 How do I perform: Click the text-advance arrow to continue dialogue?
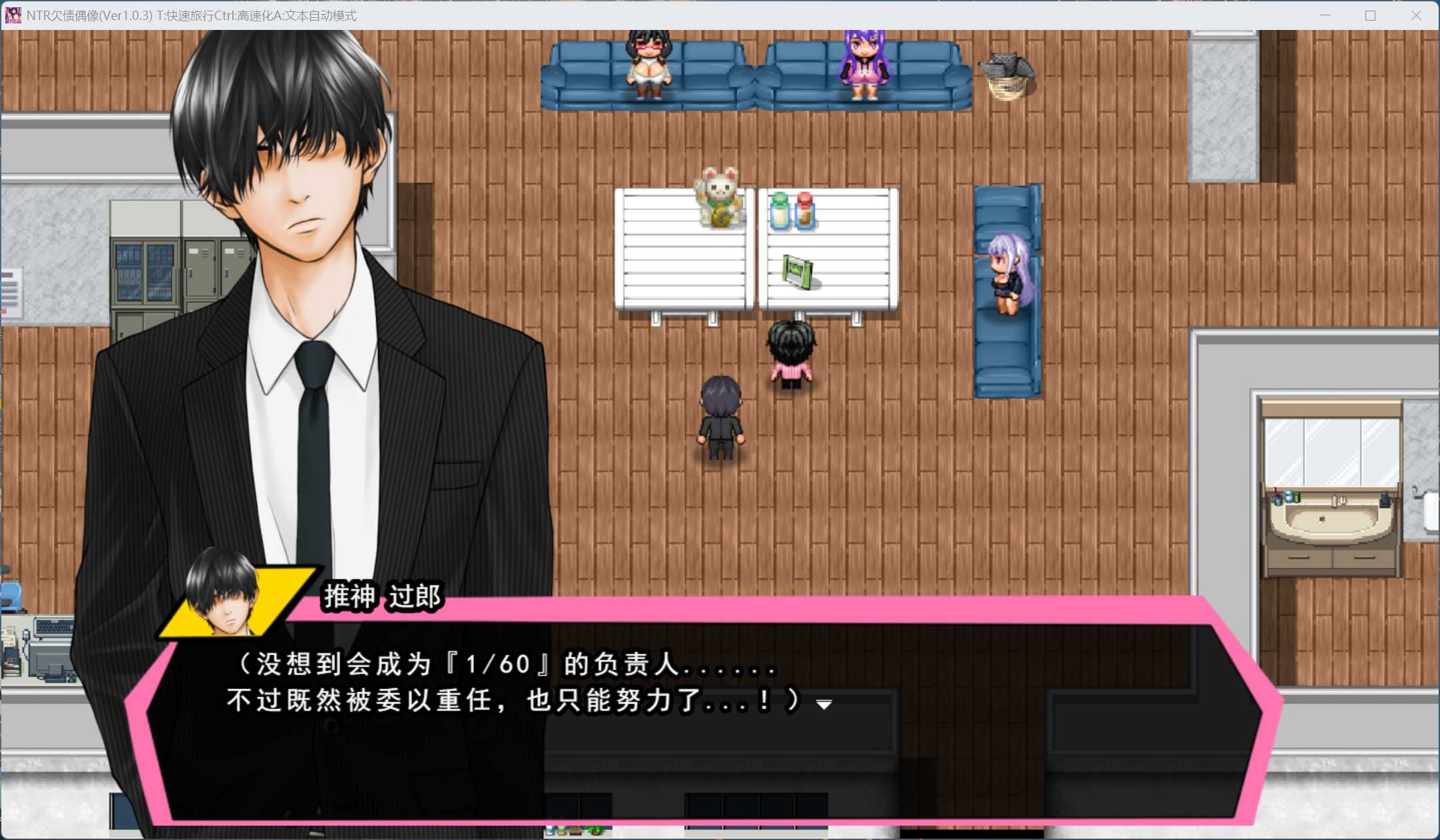pos(824,704)
